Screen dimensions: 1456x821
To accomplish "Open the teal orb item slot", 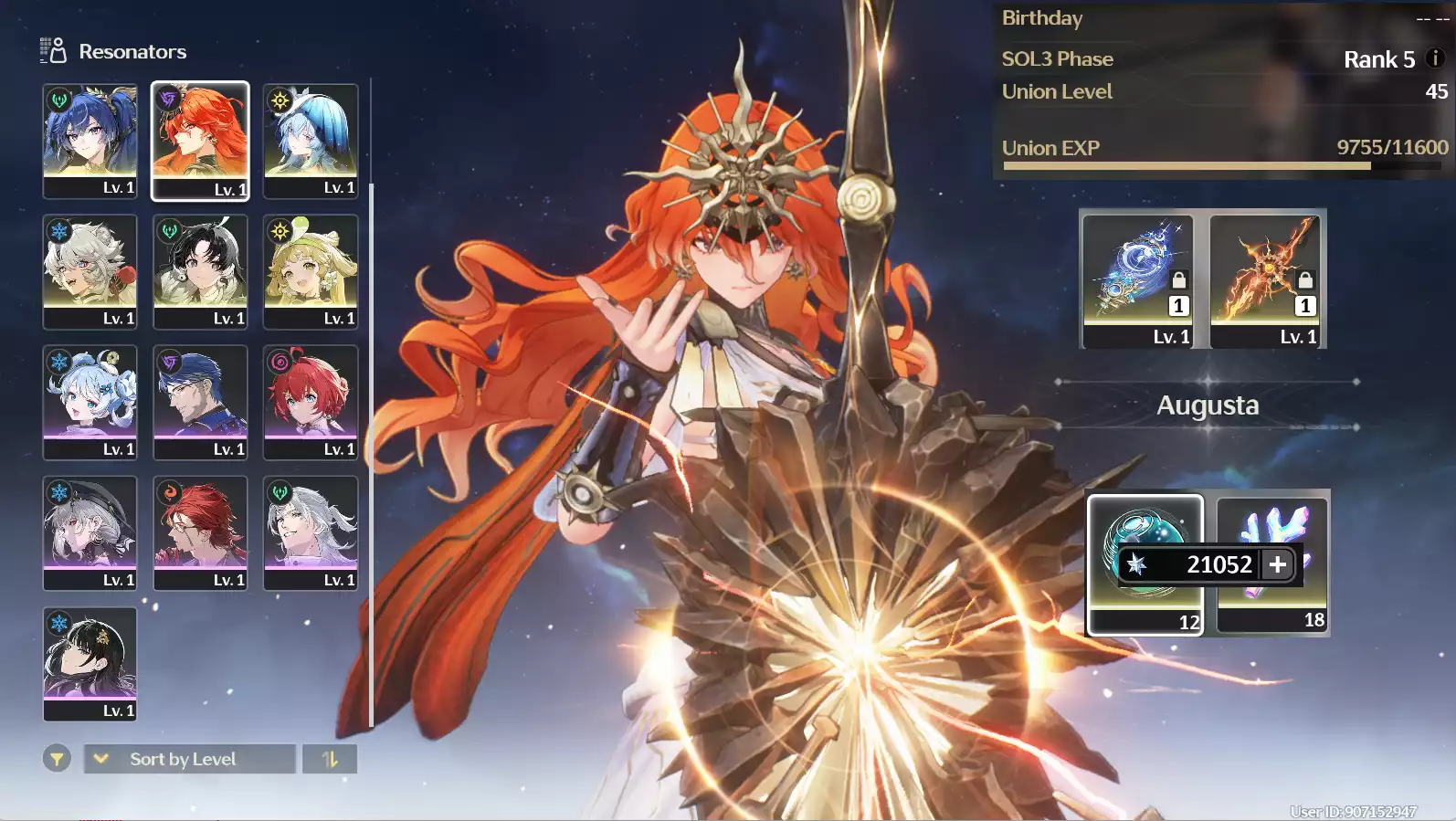I will point(1144,539).
